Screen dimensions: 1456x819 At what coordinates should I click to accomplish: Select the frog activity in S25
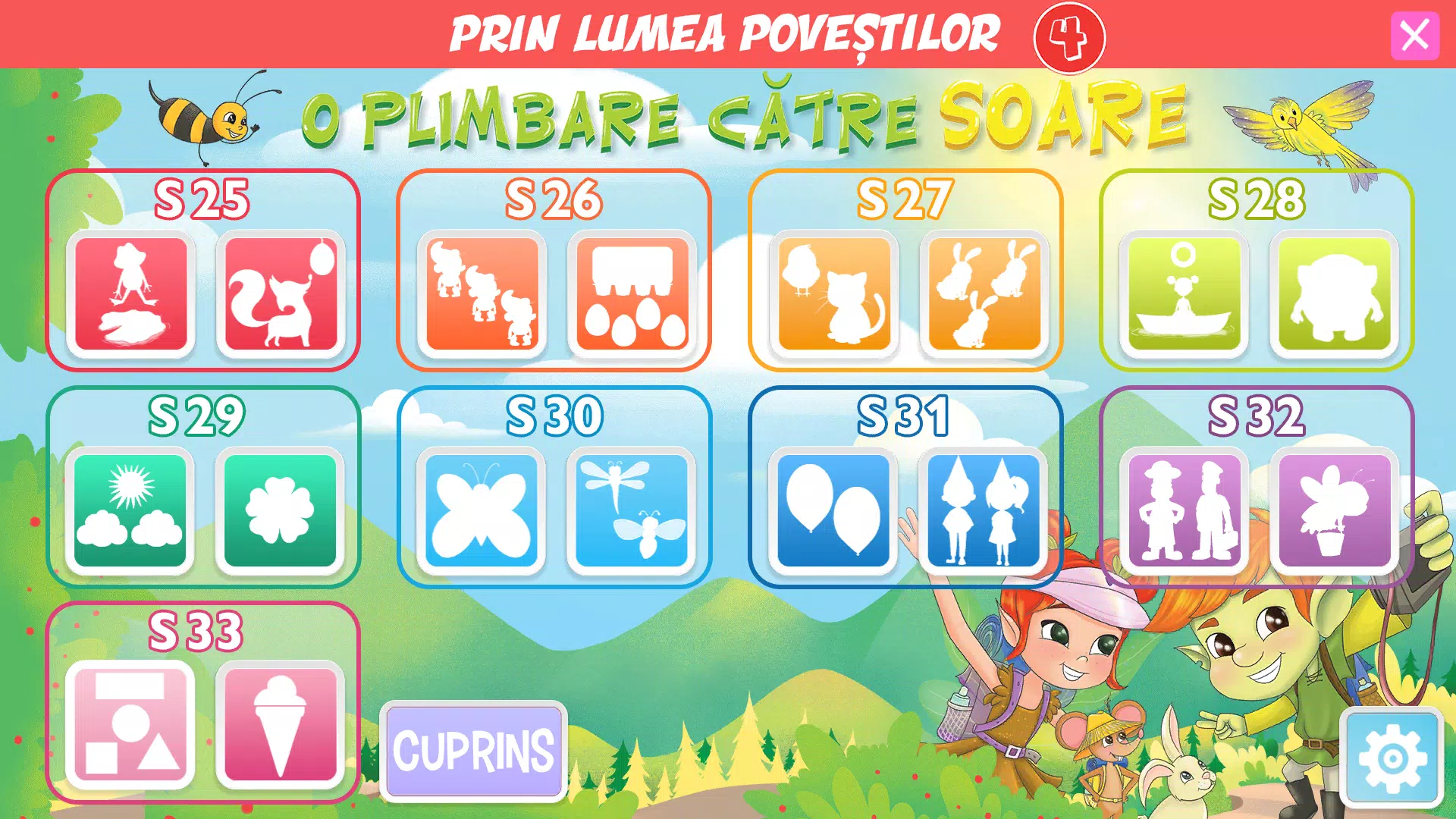click(129, 294)
